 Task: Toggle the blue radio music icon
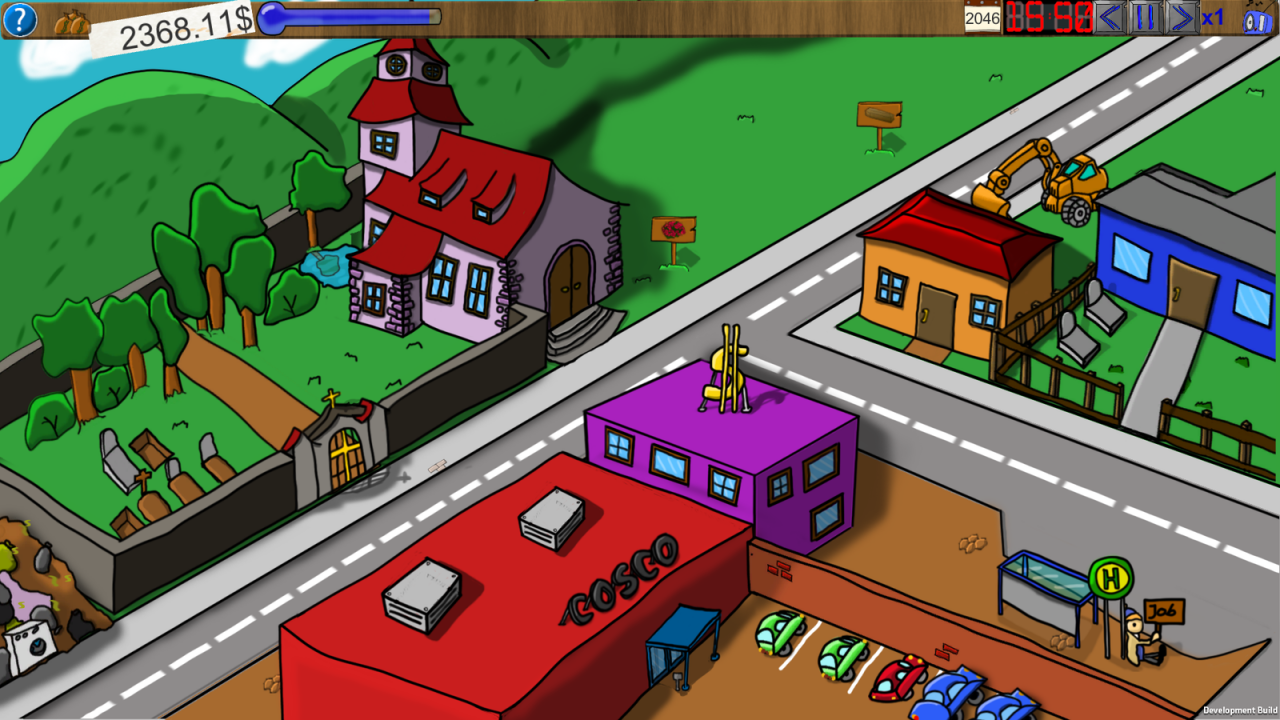[1257, 20]
